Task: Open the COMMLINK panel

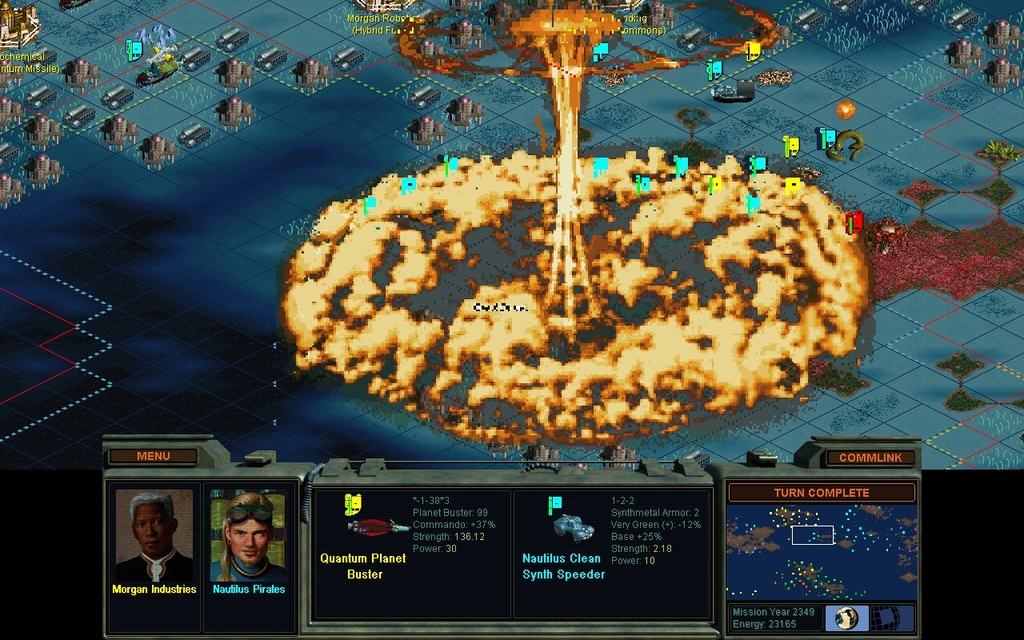Action: coord(870,457)
